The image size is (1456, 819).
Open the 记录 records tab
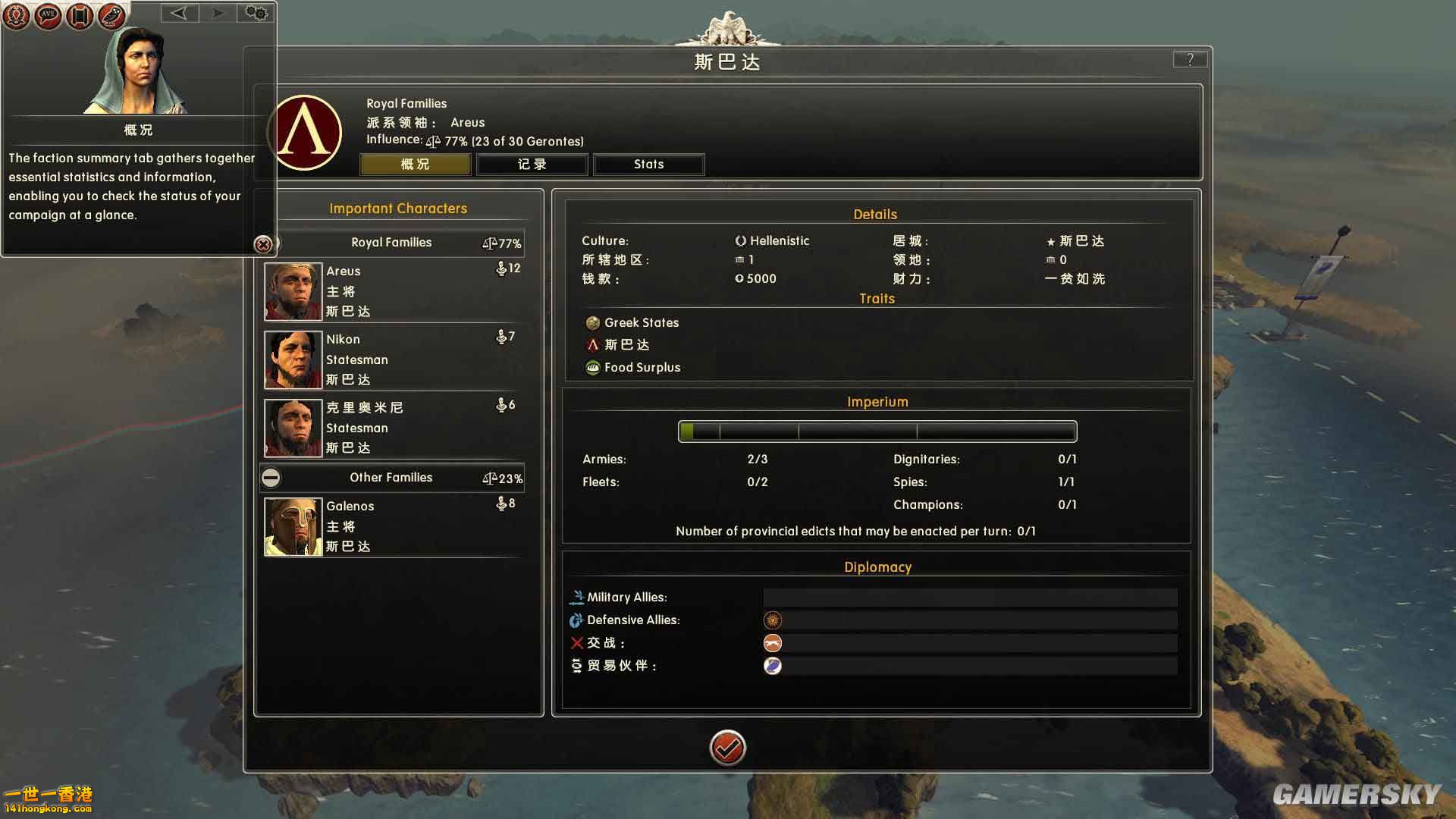coord(532,165)
